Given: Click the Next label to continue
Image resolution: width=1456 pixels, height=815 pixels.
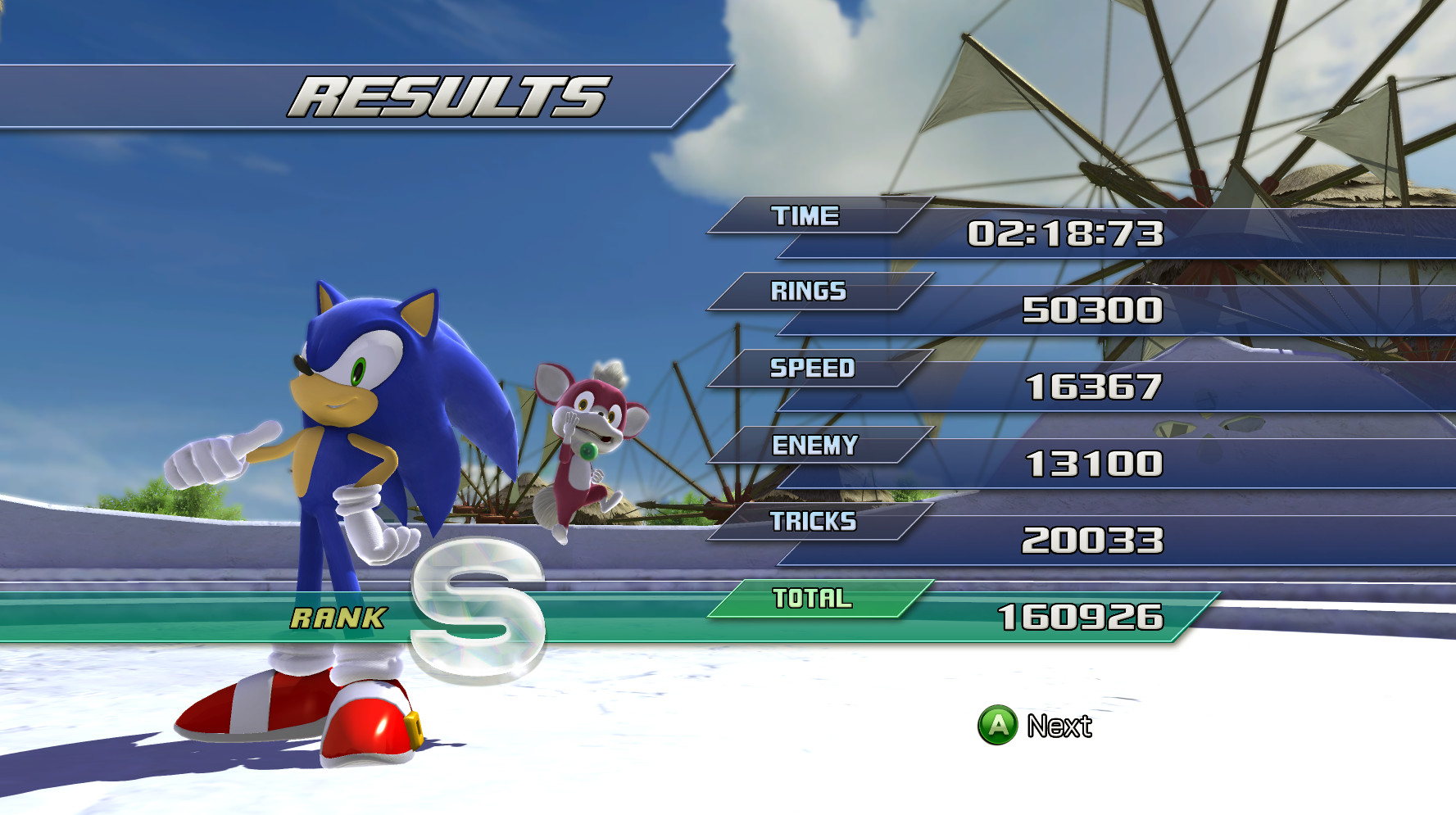Looking at the screenshot, I should [x=1060, y=724].
